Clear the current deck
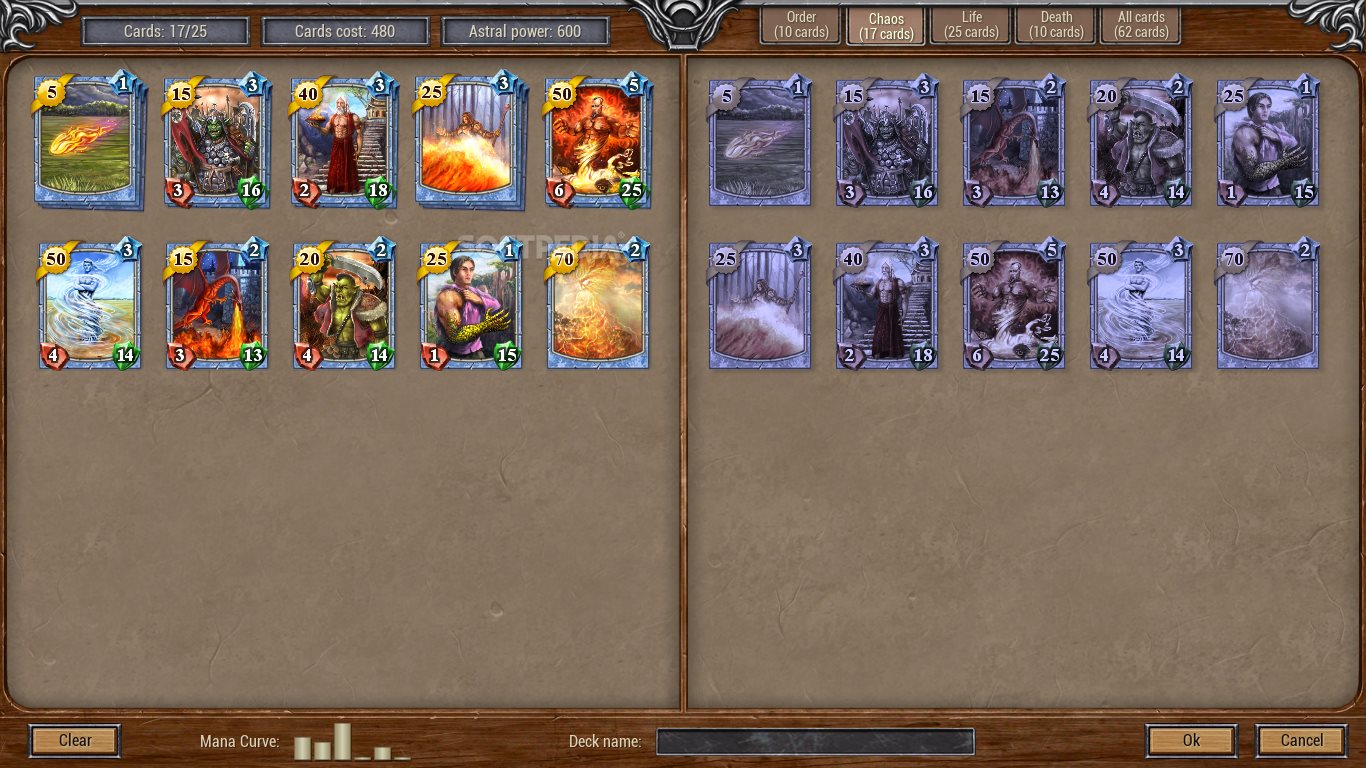Viewport: 1366px width, 768px height. pyautogui.click(x=75, y=741)
